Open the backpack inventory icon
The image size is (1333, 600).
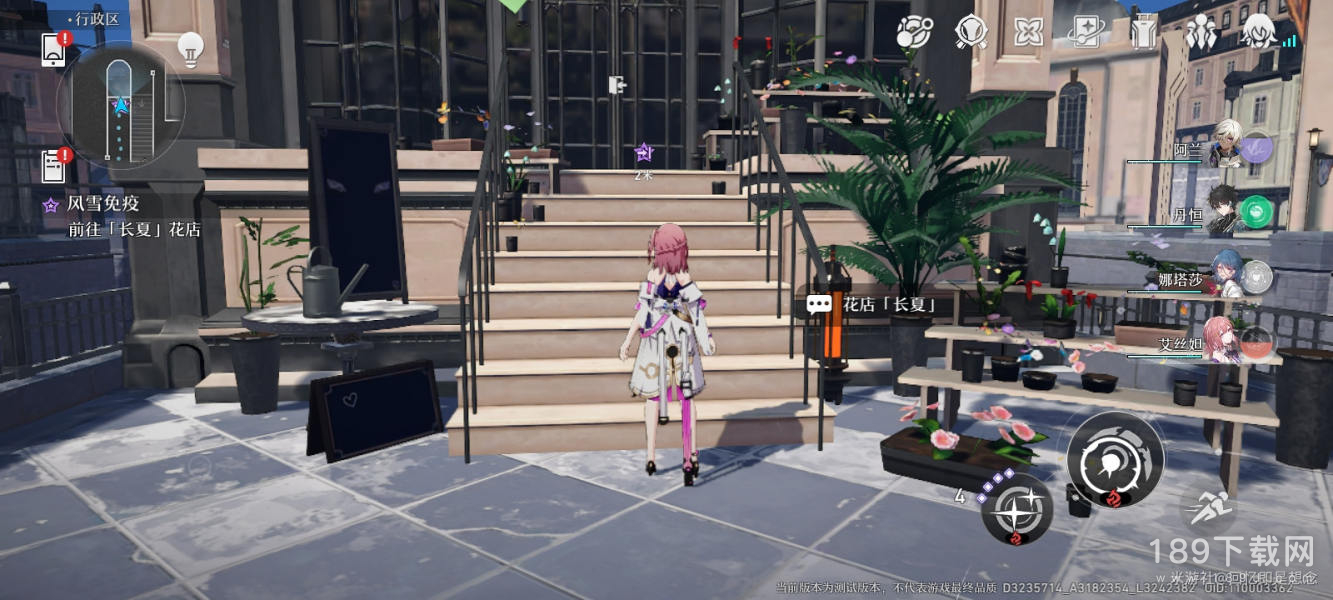click(1143, 33)
